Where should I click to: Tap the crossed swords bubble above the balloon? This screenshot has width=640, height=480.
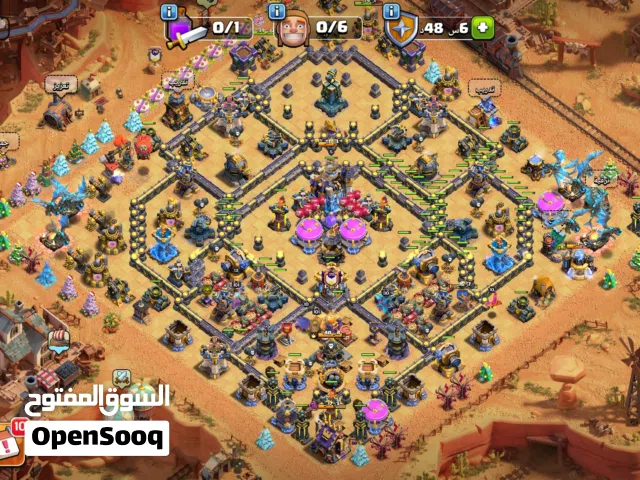click(x=121, y=377)
